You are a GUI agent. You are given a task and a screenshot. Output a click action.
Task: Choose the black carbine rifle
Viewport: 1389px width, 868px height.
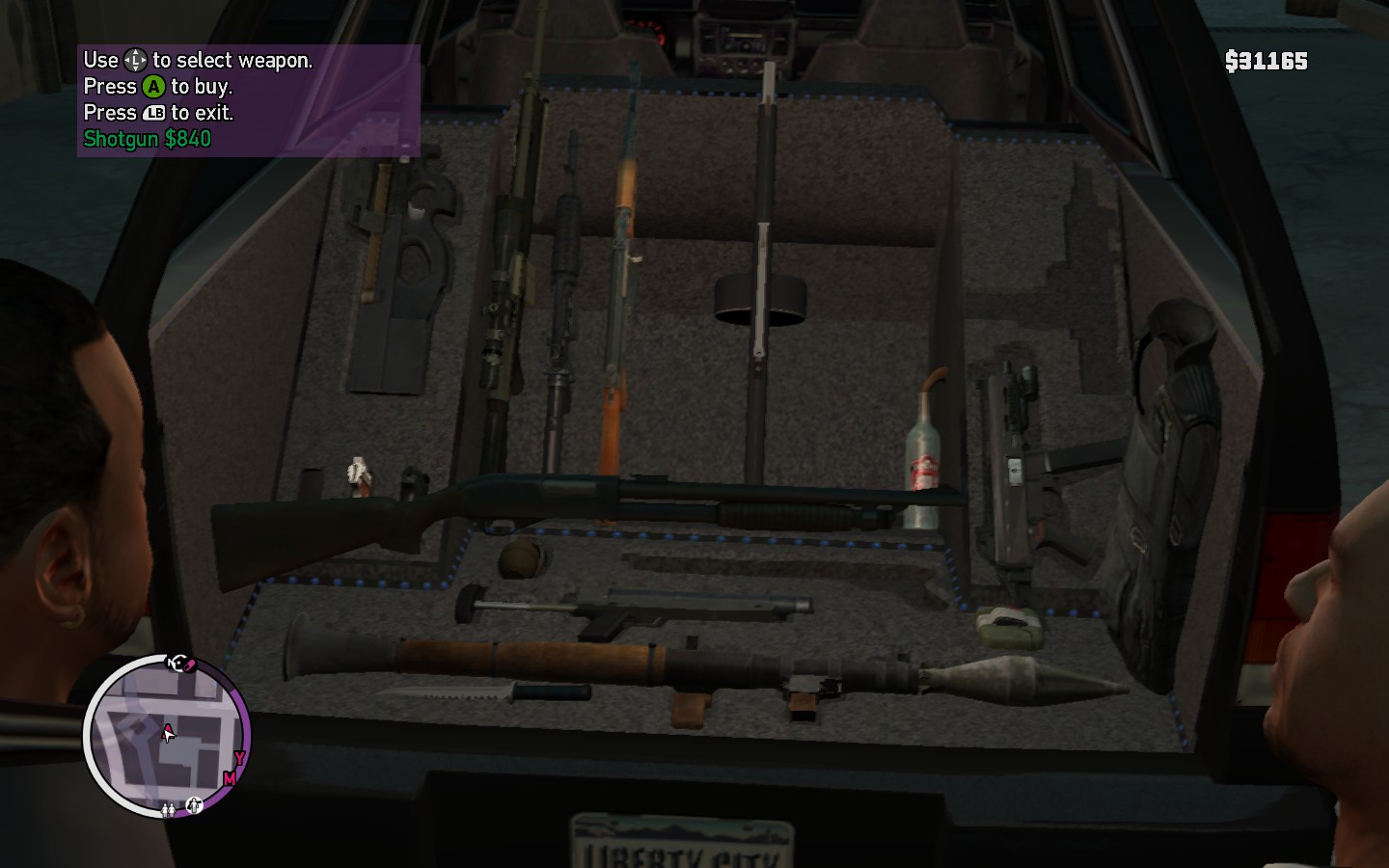coord(561,299)
